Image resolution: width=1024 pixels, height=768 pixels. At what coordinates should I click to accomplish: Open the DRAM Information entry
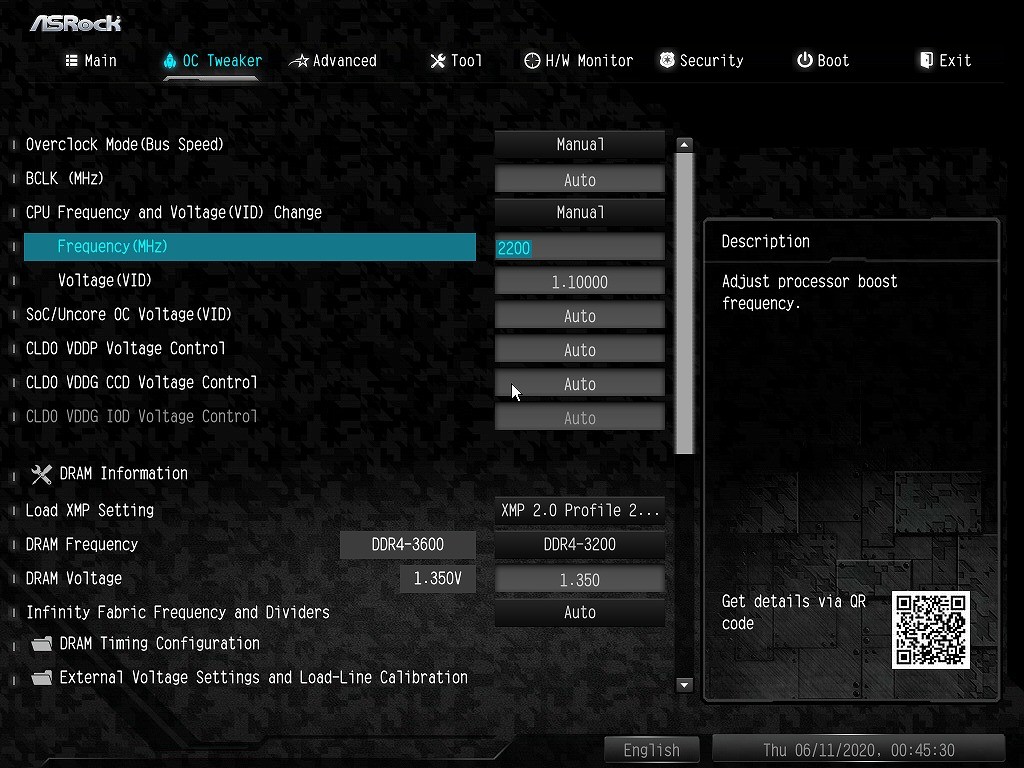coord(123,474)
